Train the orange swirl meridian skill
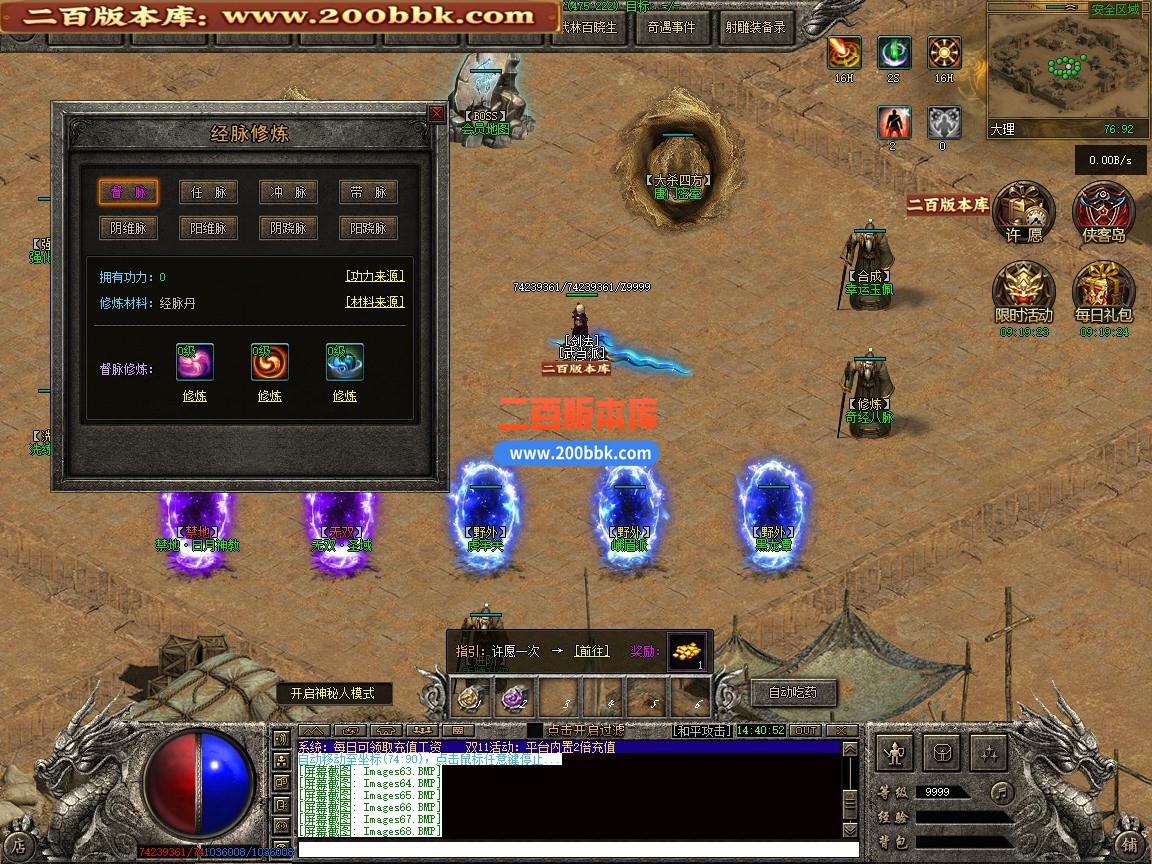 pyautogui.click(x=269, y=396)
